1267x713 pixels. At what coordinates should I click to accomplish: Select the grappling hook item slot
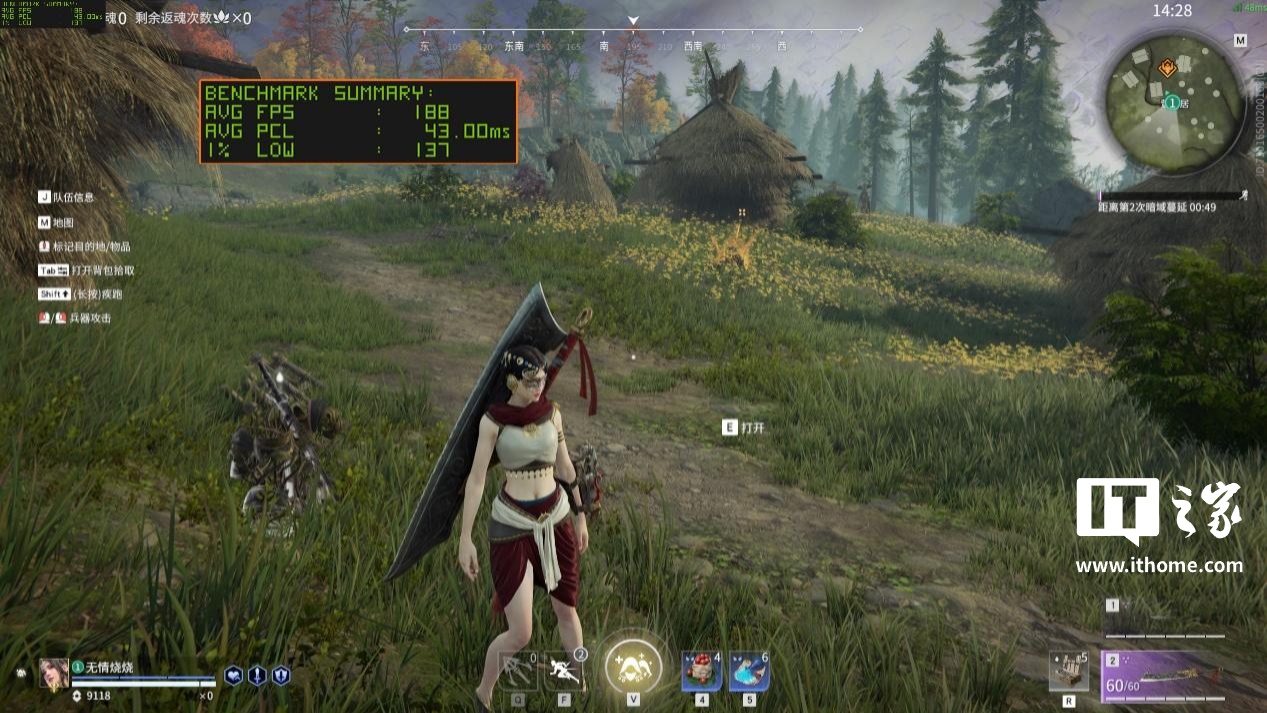[518, 670]
